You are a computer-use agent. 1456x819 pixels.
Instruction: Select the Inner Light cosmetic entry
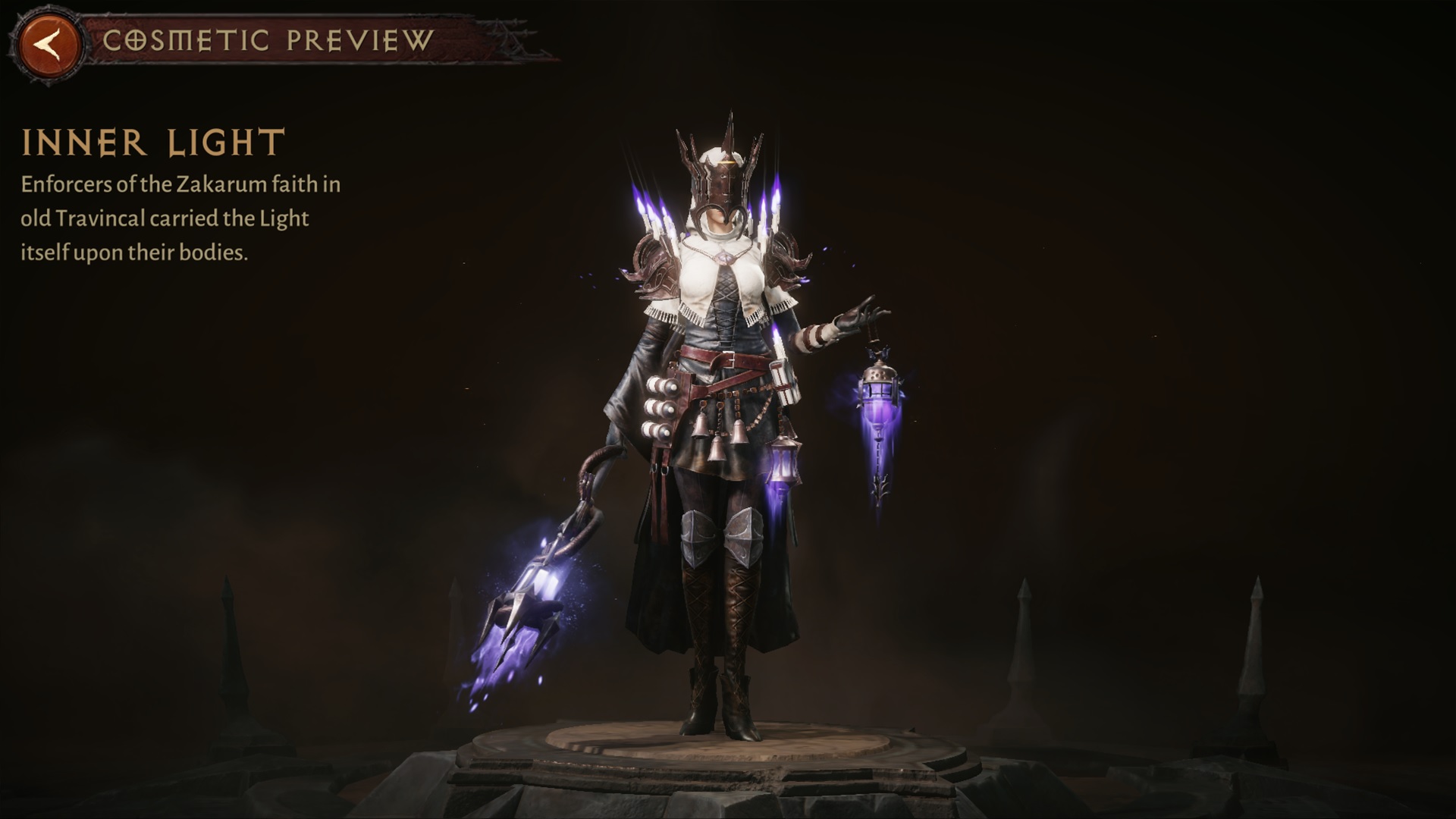[152, 140]
